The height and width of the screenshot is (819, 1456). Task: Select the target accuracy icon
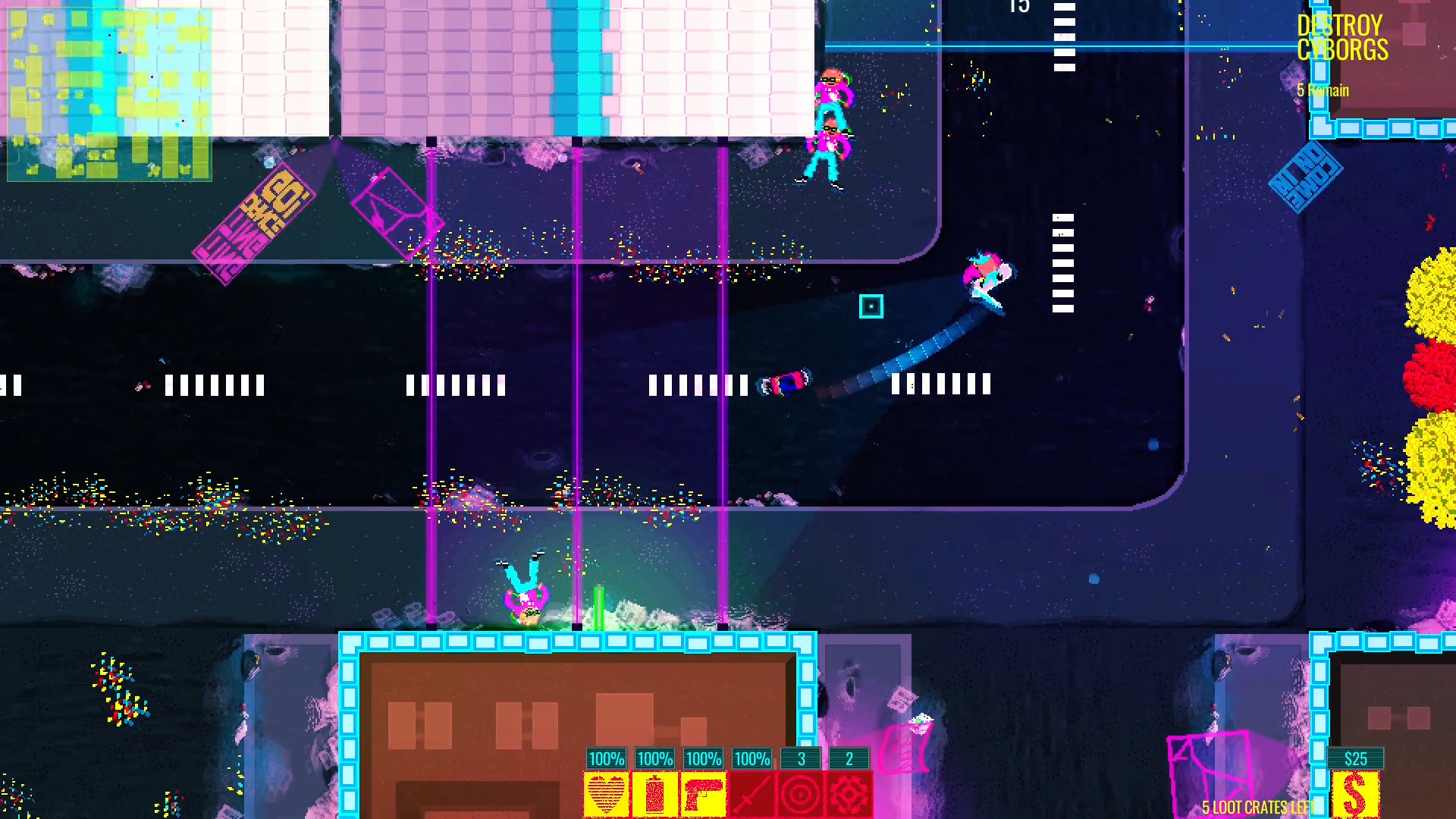coord(800,792)
